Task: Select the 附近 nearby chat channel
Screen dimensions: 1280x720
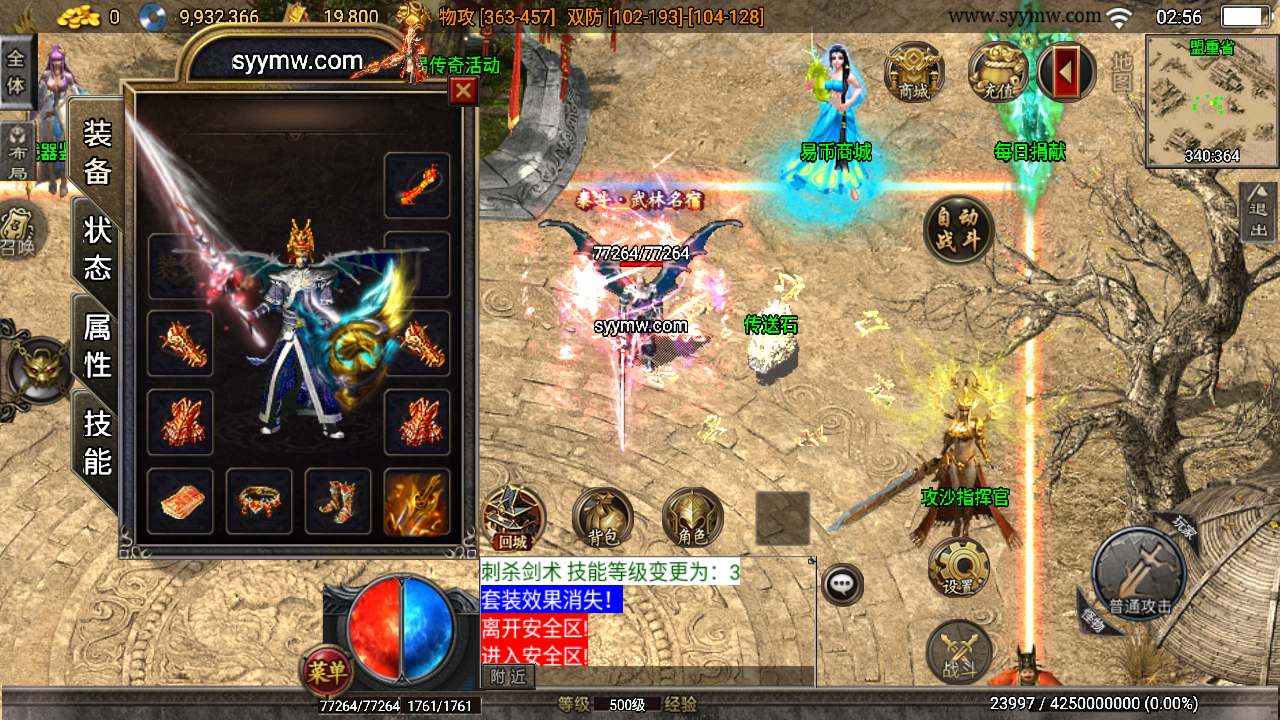Action: click(x=507, y=677)
